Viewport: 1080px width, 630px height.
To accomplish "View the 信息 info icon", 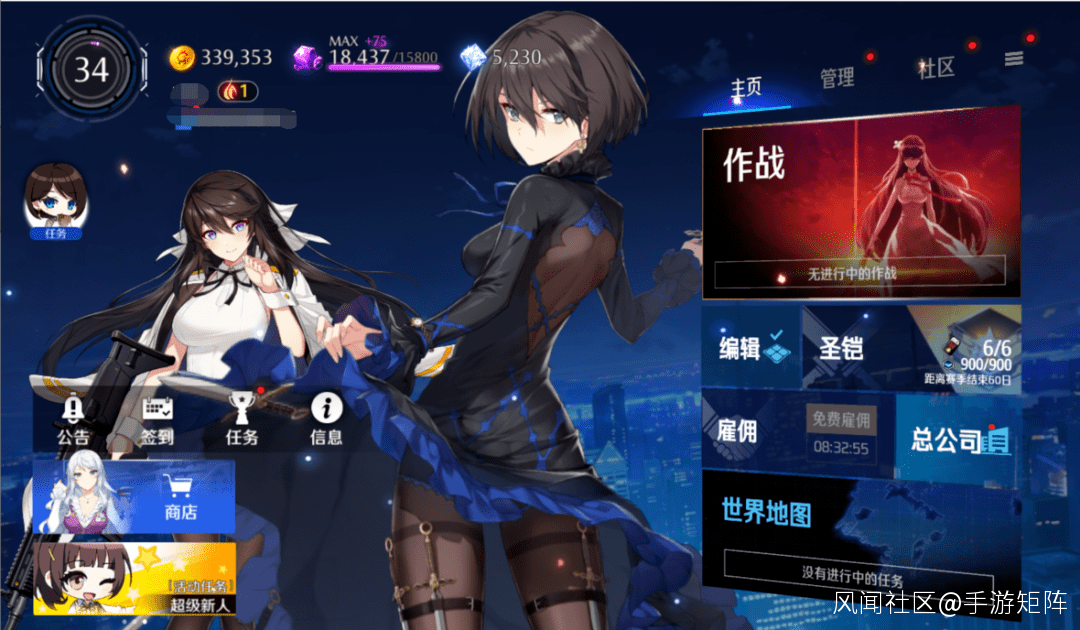I will [326, 419].
